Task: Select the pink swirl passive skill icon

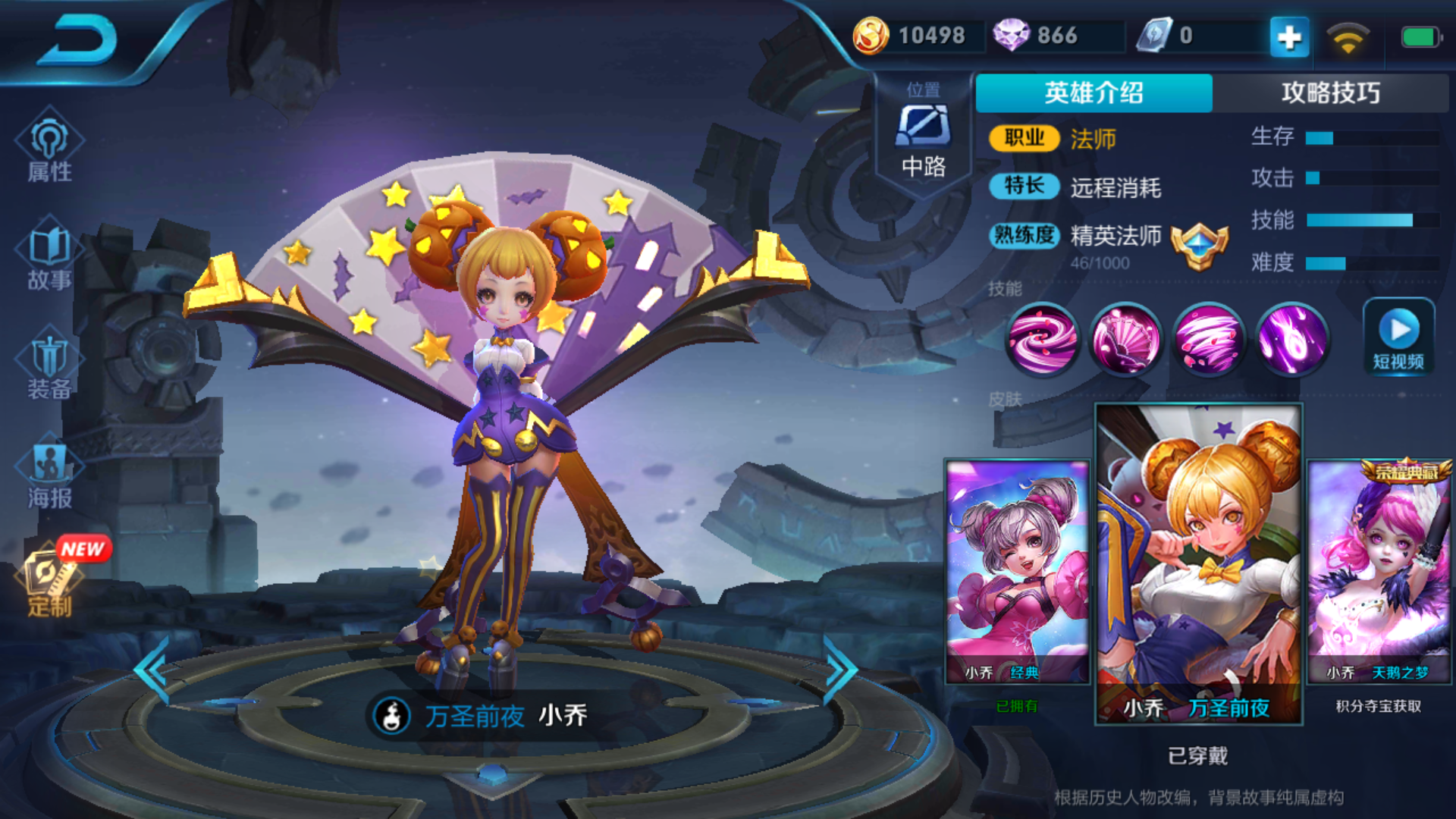Action: pos(1042,340)
